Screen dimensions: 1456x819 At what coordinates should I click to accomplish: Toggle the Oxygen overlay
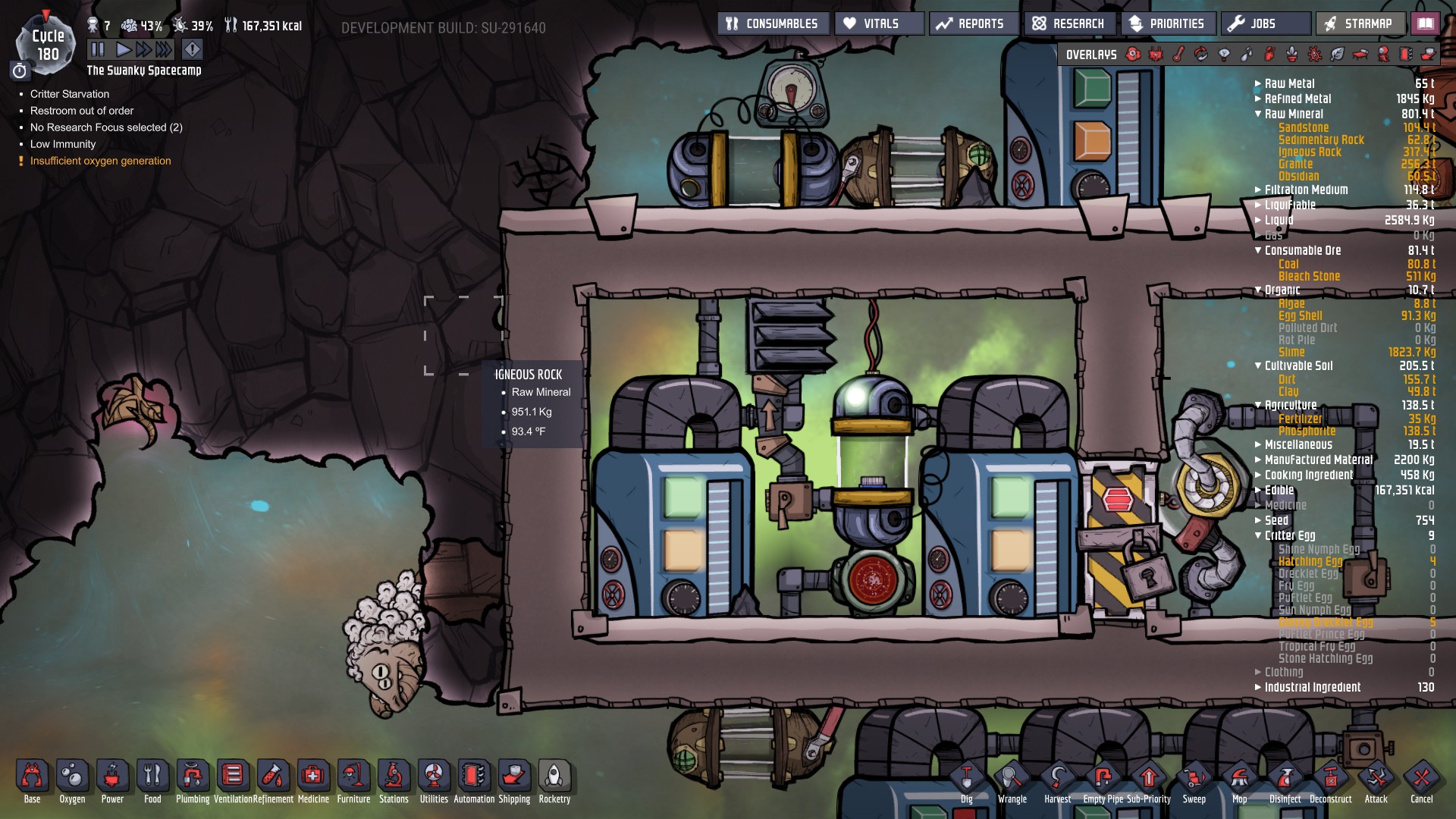tap(1132, 55)
